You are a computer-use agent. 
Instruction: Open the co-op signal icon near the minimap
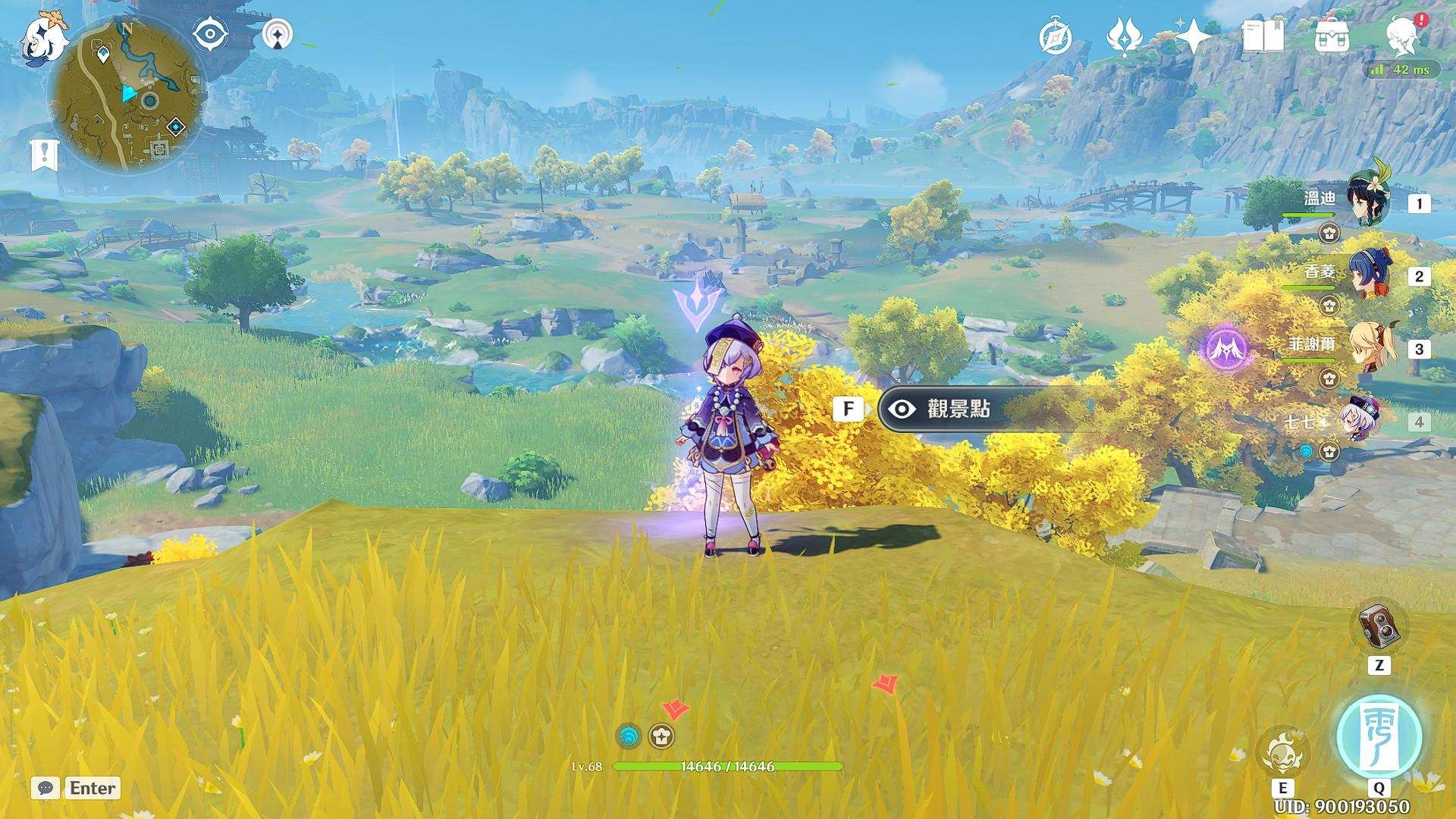279,35
